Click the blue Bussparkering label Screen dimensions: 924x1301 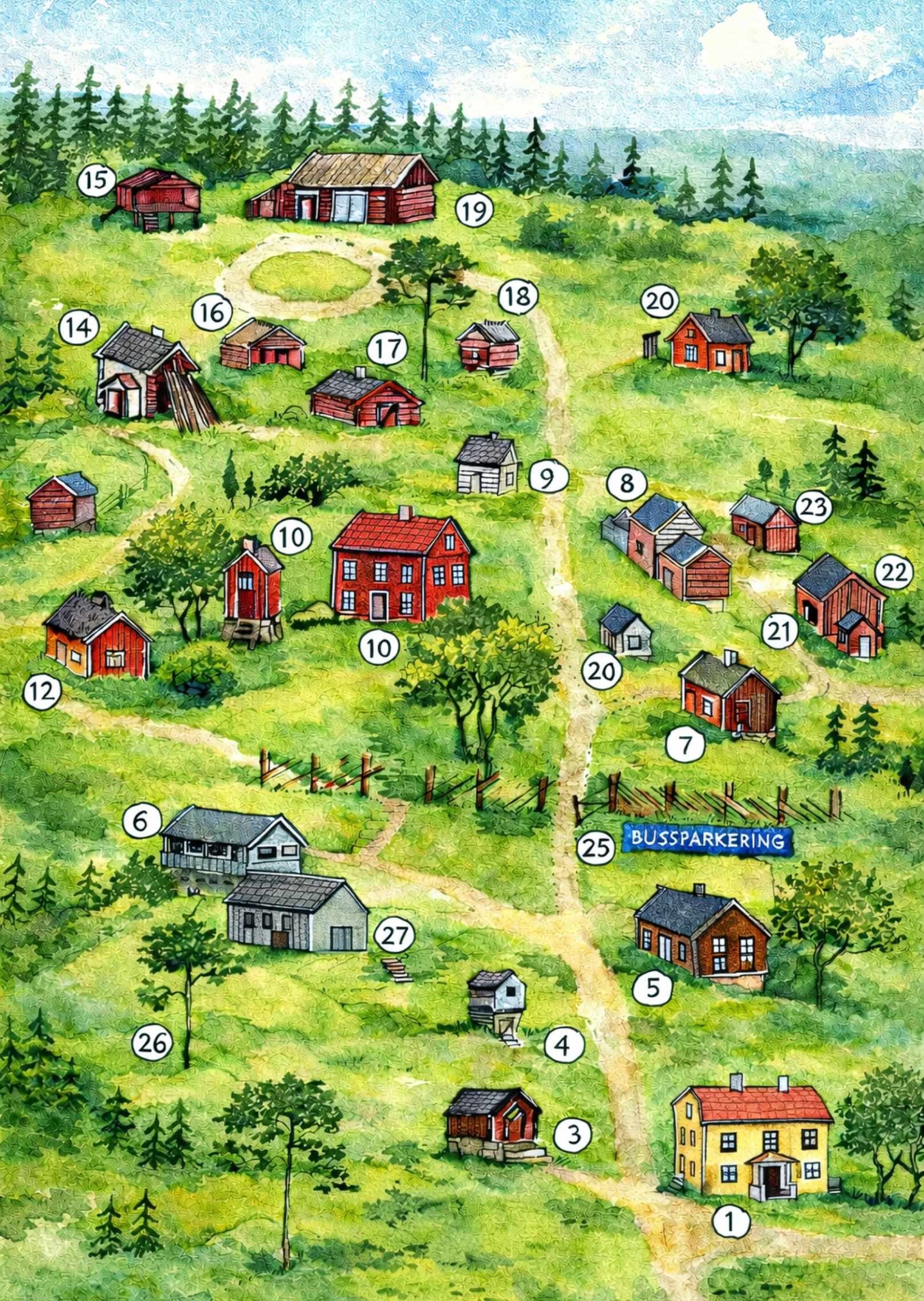[x=707, y=839]
